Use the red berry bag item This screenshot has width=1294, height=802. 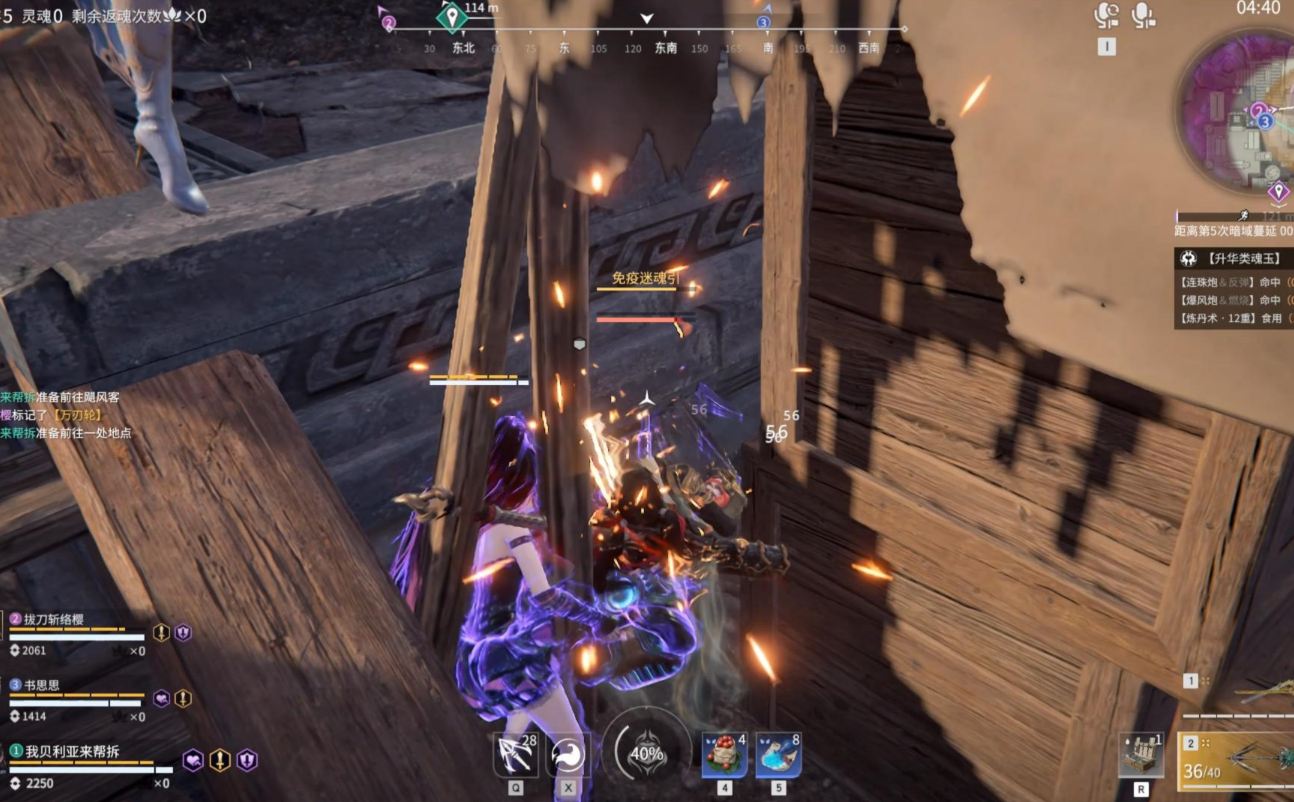tap(724, 754)
